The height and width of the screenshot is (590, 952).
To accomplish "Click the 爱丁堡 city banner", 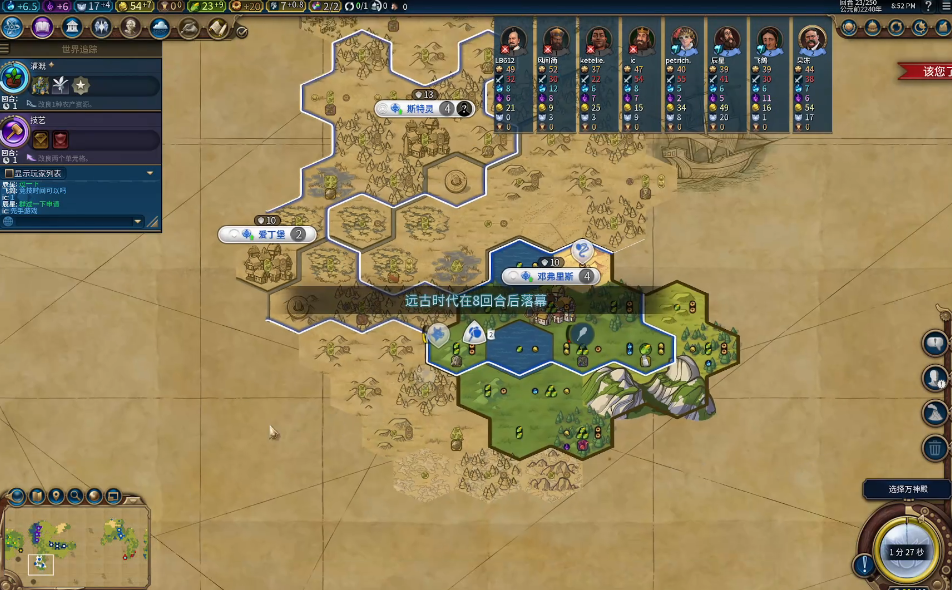I will 266,234.
